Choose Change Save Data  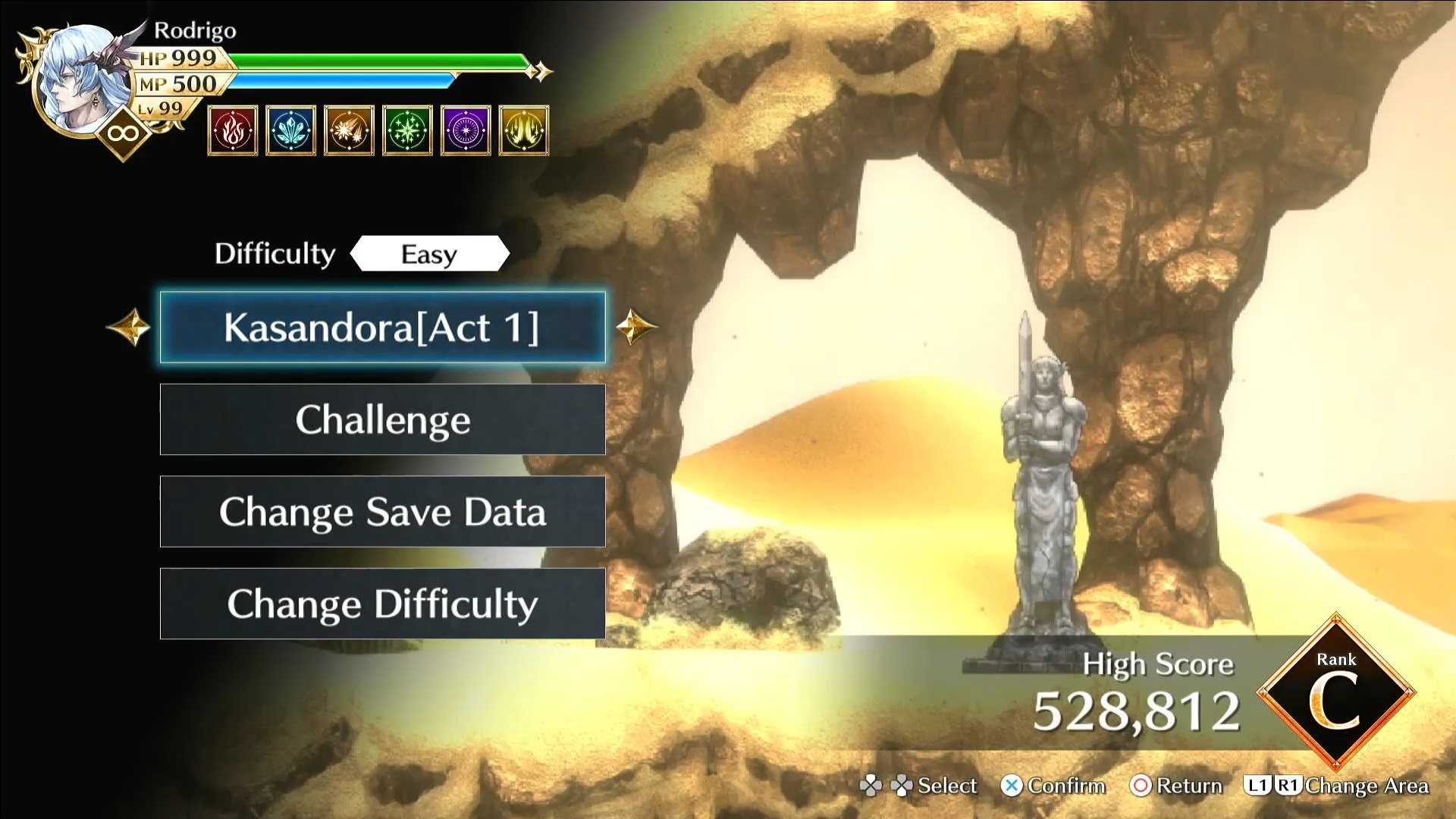click(382, 512)
